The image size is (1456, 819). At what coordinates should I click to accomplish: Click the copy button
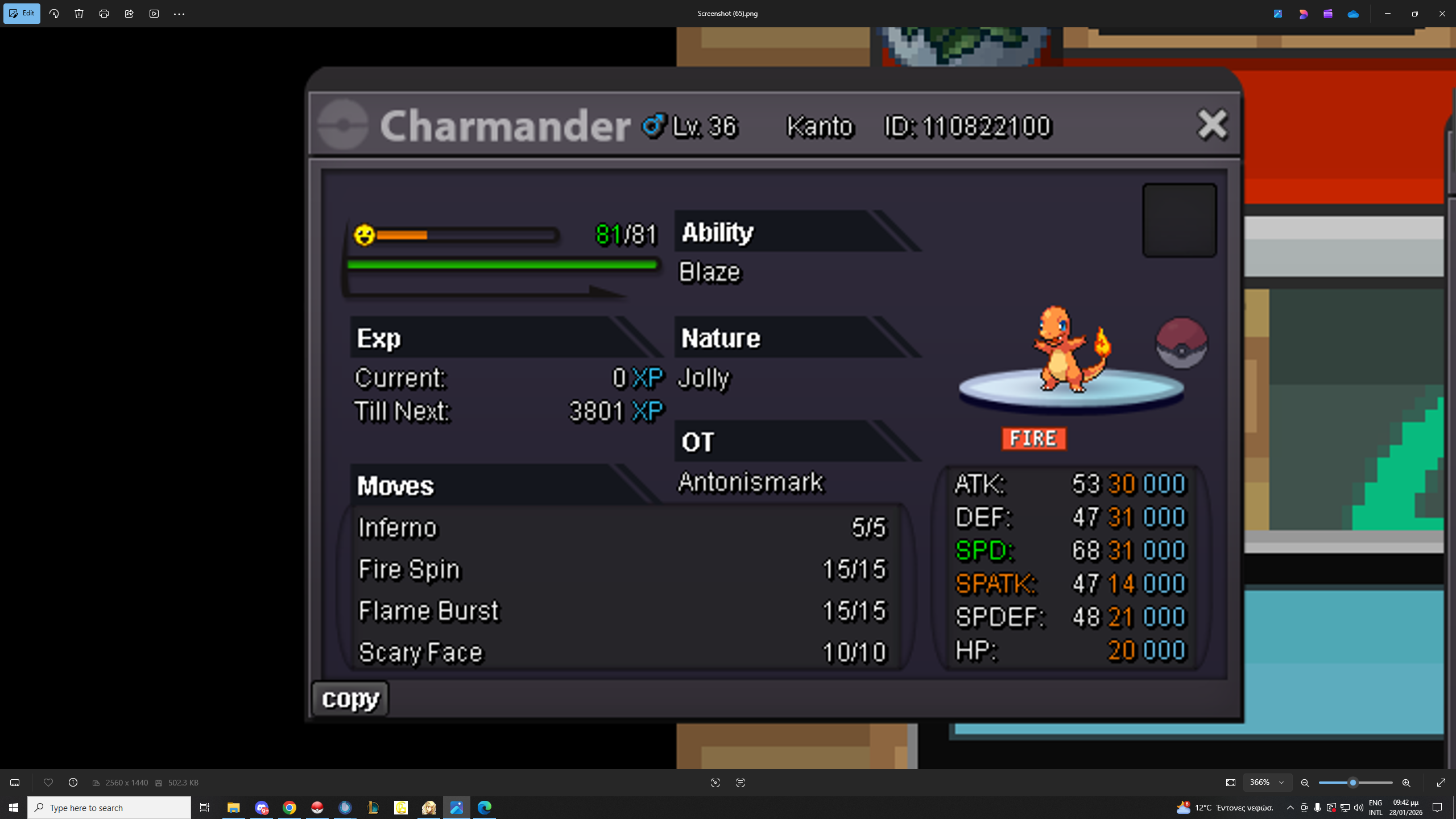pos(350,698)
